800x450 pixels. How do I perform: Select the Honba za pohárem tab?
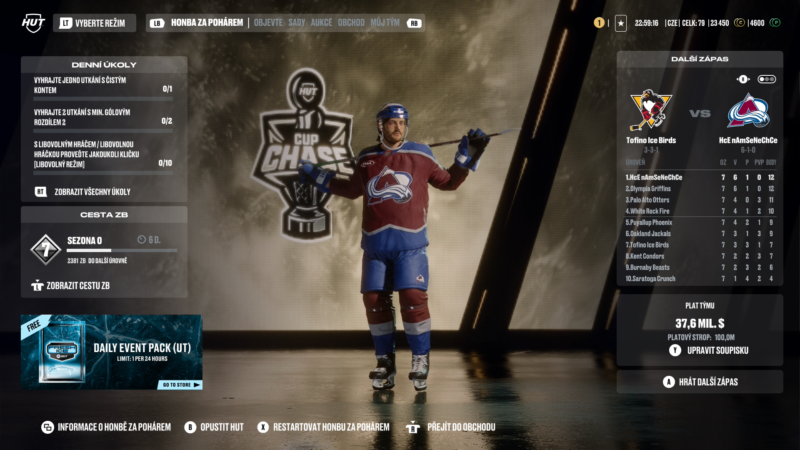206,22
